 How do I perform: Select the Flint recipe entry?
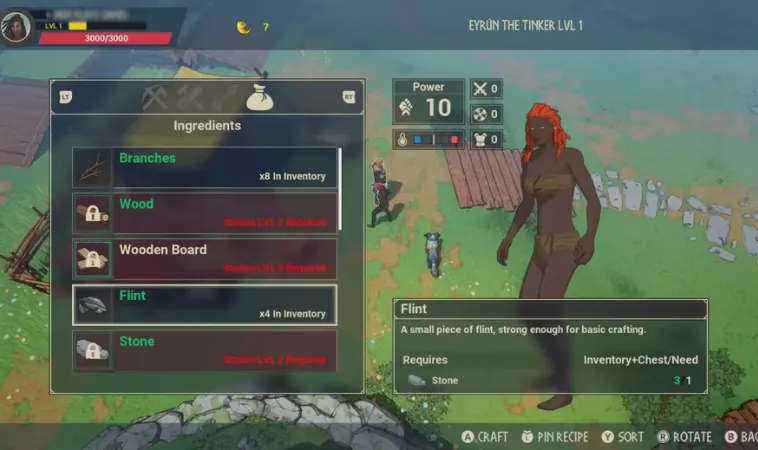[205, 305]
